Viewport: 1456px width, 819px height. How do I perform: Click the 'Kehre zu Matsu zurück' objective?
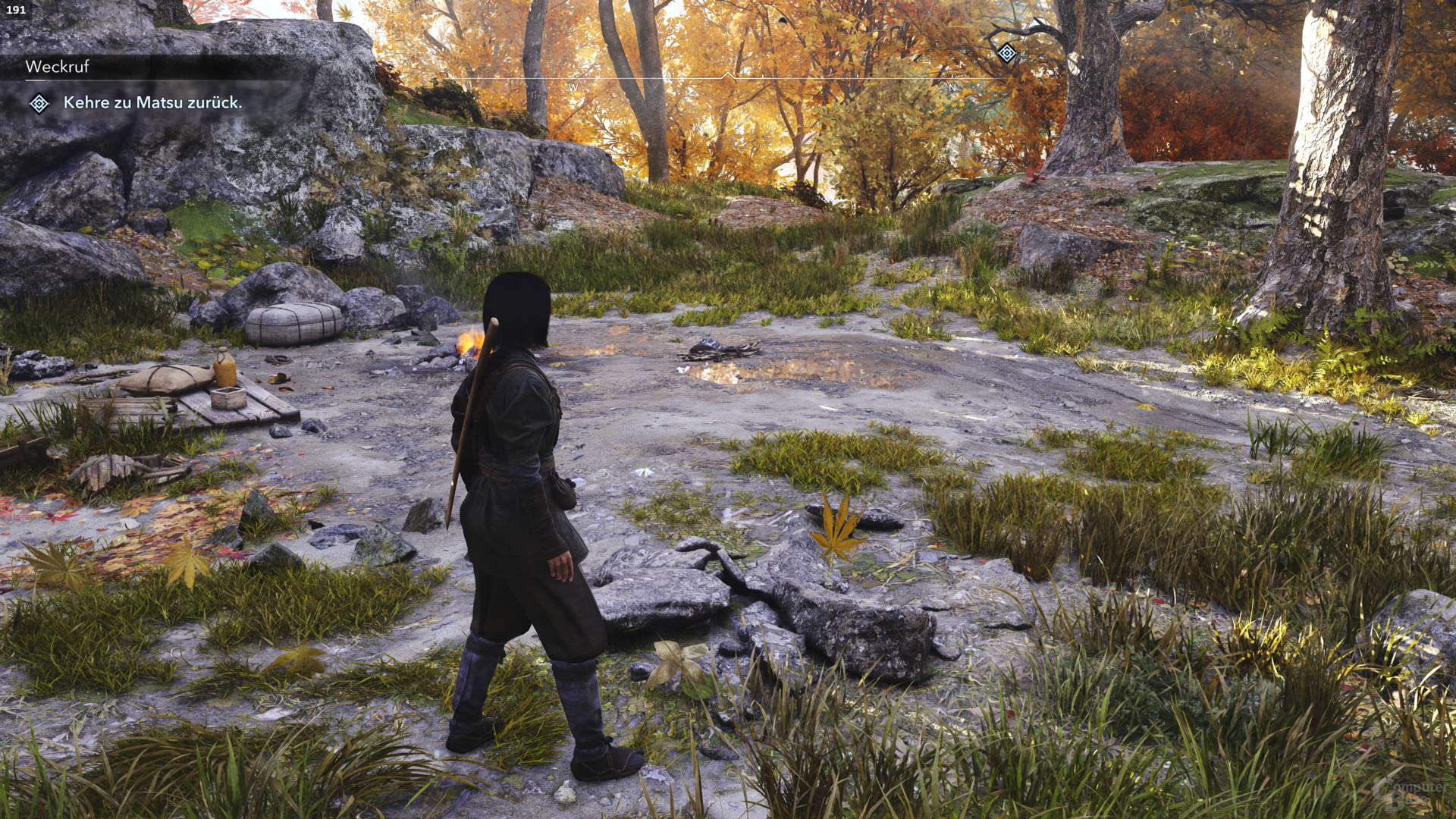coord(152,102)
